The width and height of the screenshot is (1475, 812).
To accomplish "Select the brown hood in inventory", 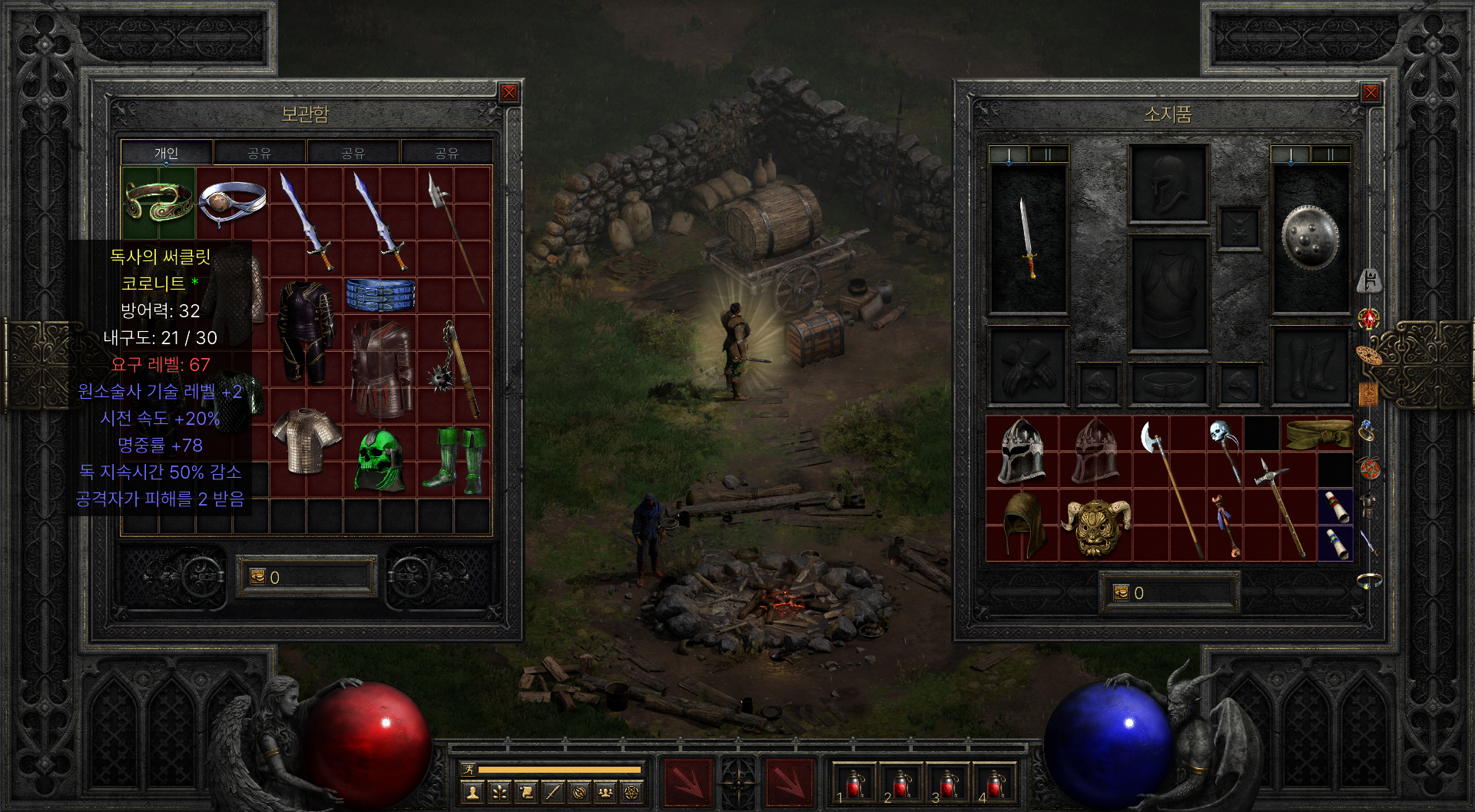I will (x=1023, y=524).
